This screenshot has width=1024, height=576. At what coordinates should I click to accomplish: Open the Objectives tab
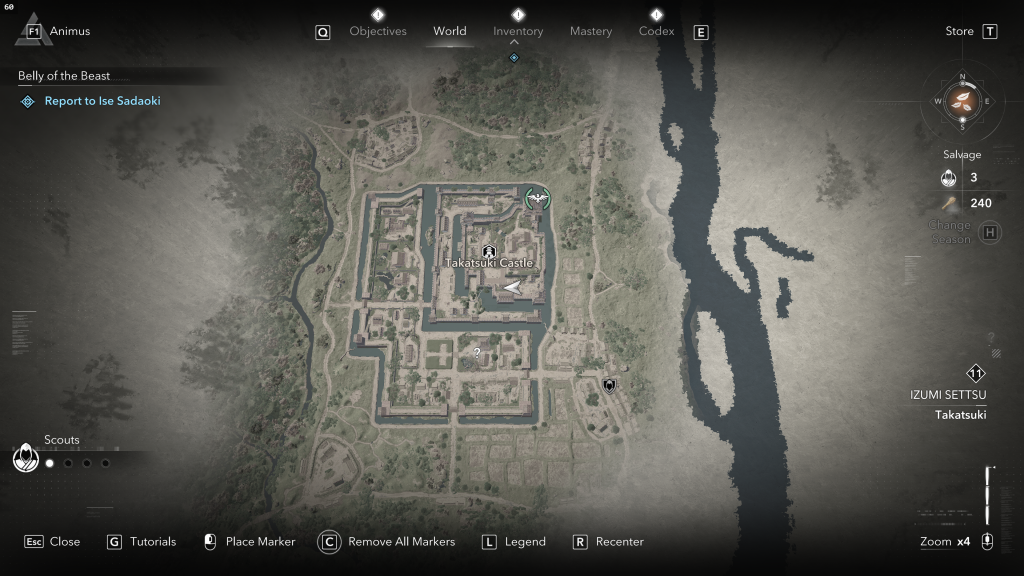tap(378, 31)
